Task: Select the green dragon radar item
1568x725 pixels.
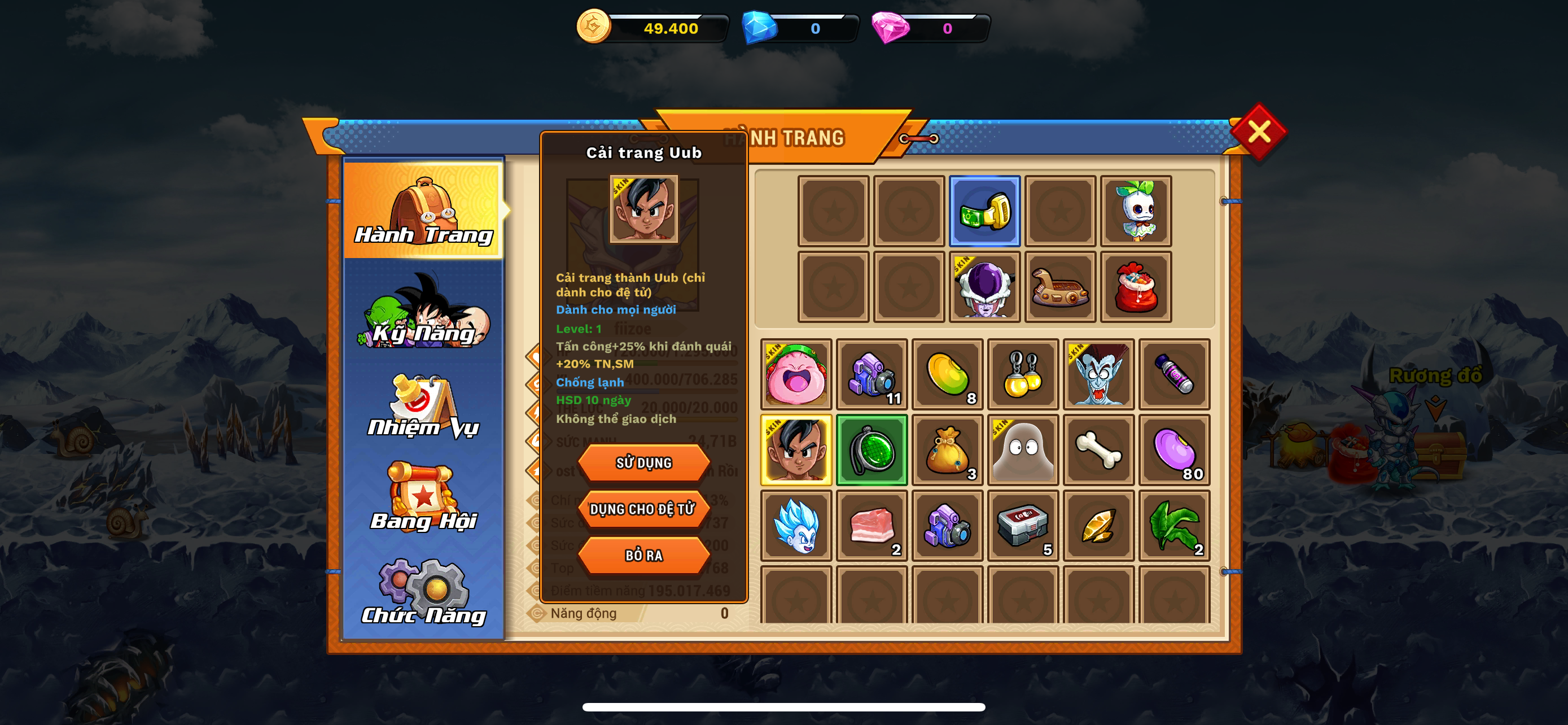Action: point(871,451)
